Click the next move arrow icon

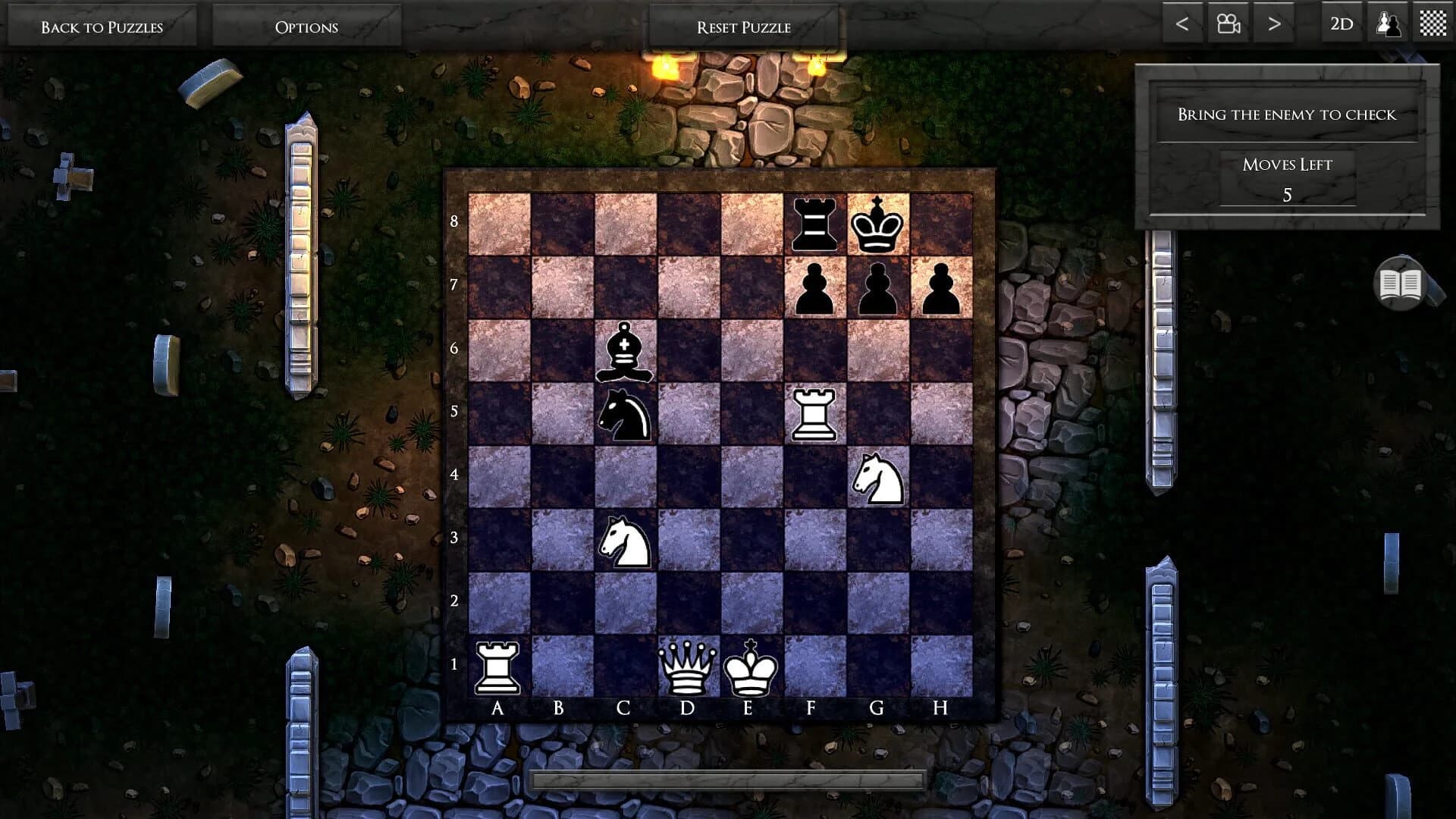pos(1272,24)
